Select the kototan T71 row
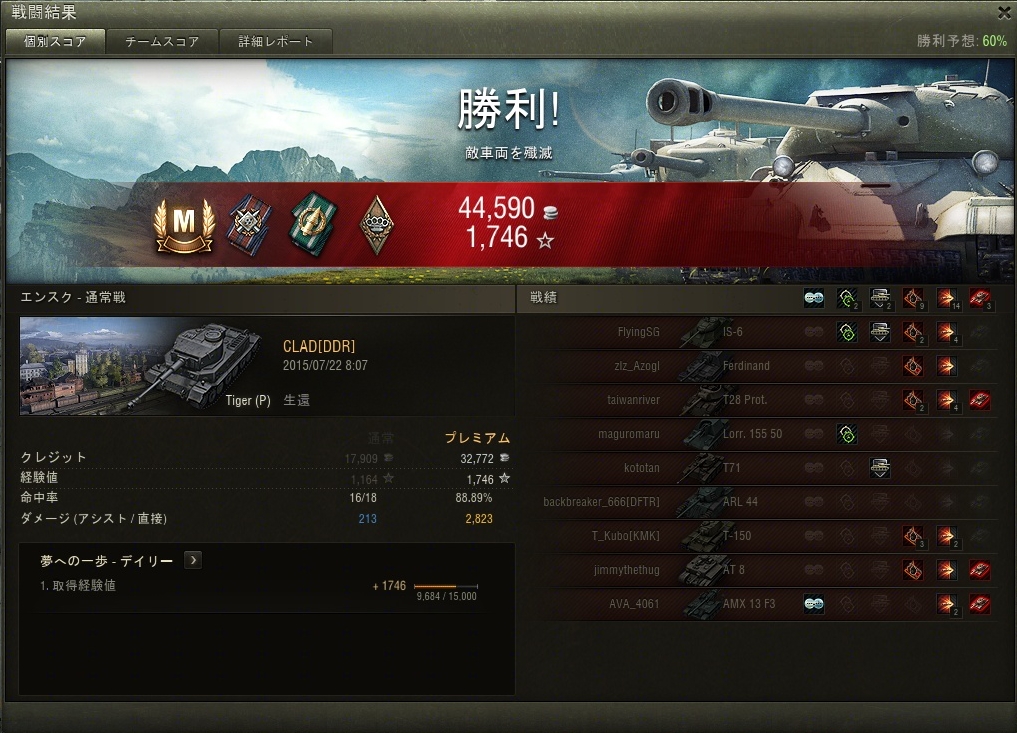The width and height of the screenshot is (1017, 733). pyautogui.click(x=760, y=468)
